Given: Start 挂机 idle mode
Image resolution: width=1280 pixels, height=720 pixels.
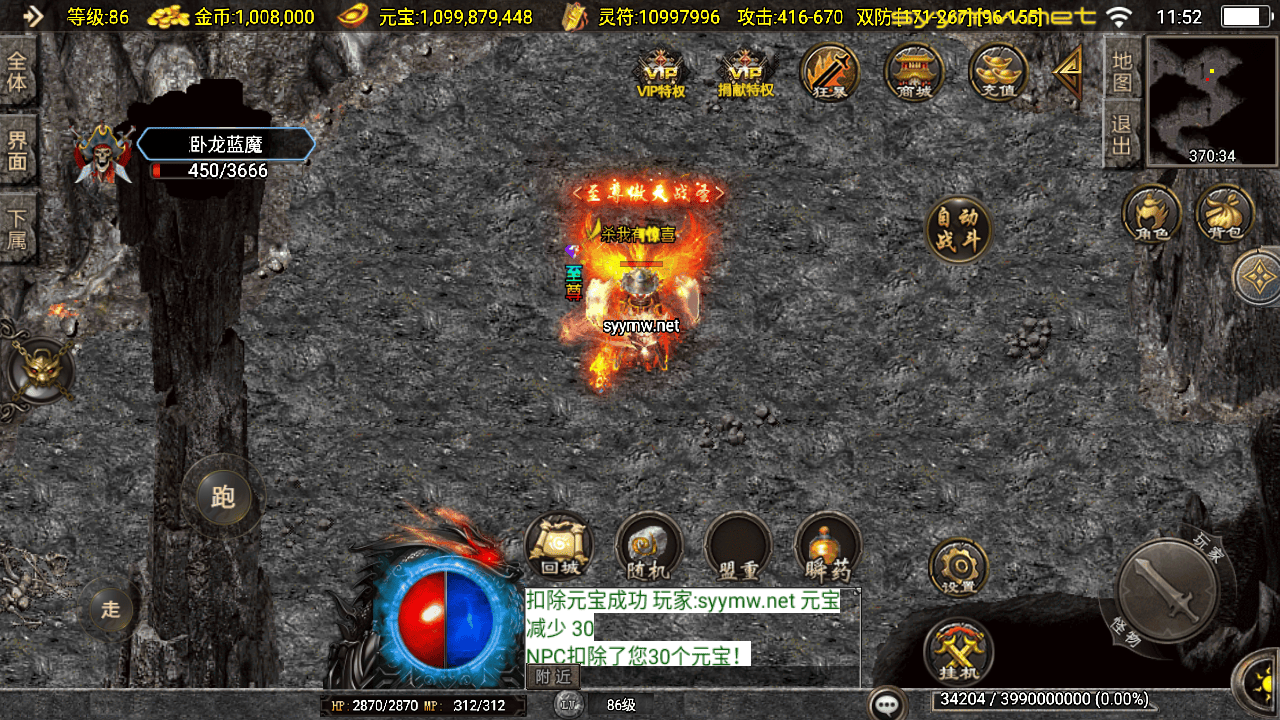Looking at the screenshot, I should pyautogui.click(x=958, y=652).
